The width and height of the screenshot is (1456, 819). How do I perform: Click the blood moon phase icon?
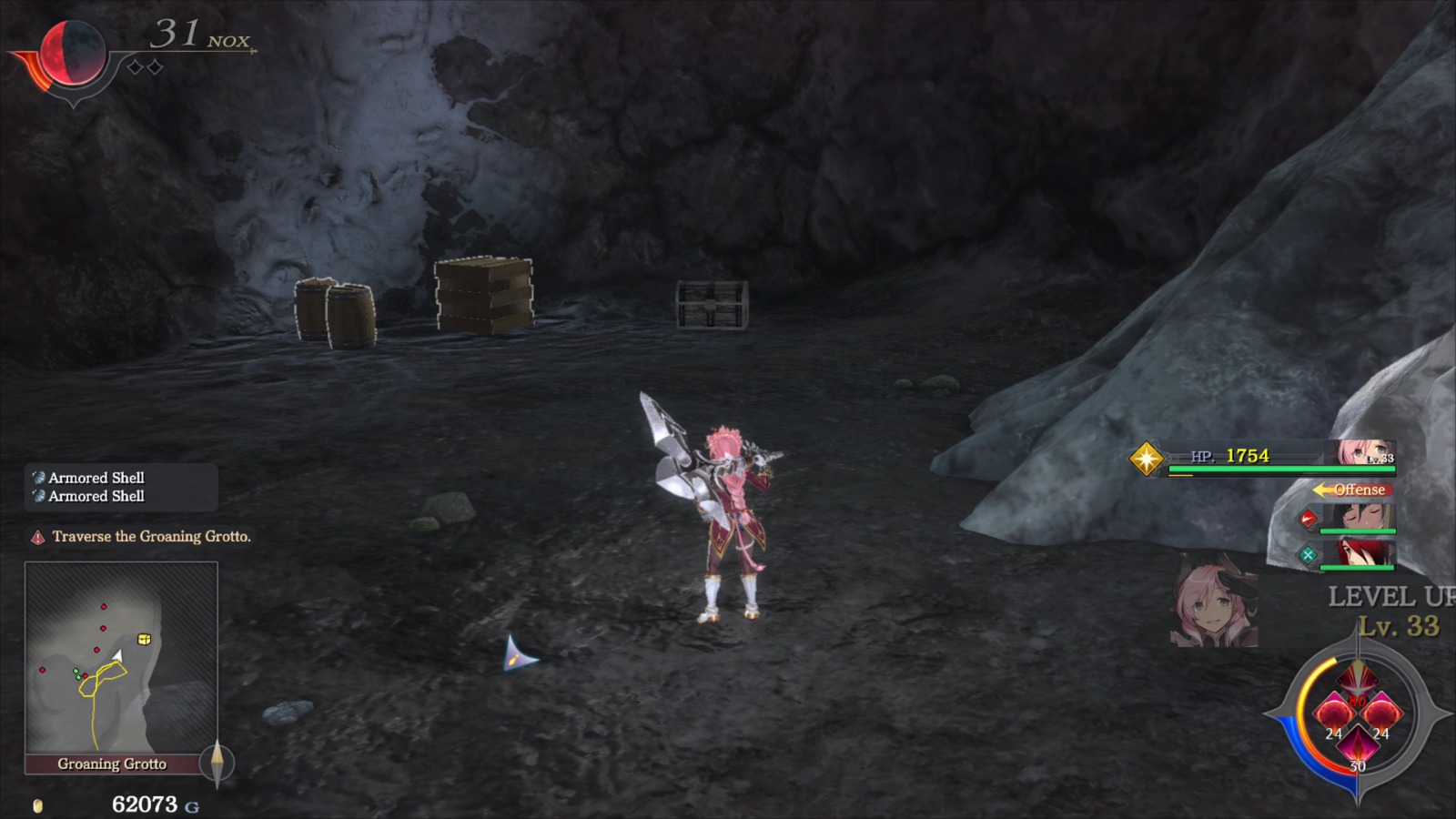pyautogui.click(x=73, y=50)
